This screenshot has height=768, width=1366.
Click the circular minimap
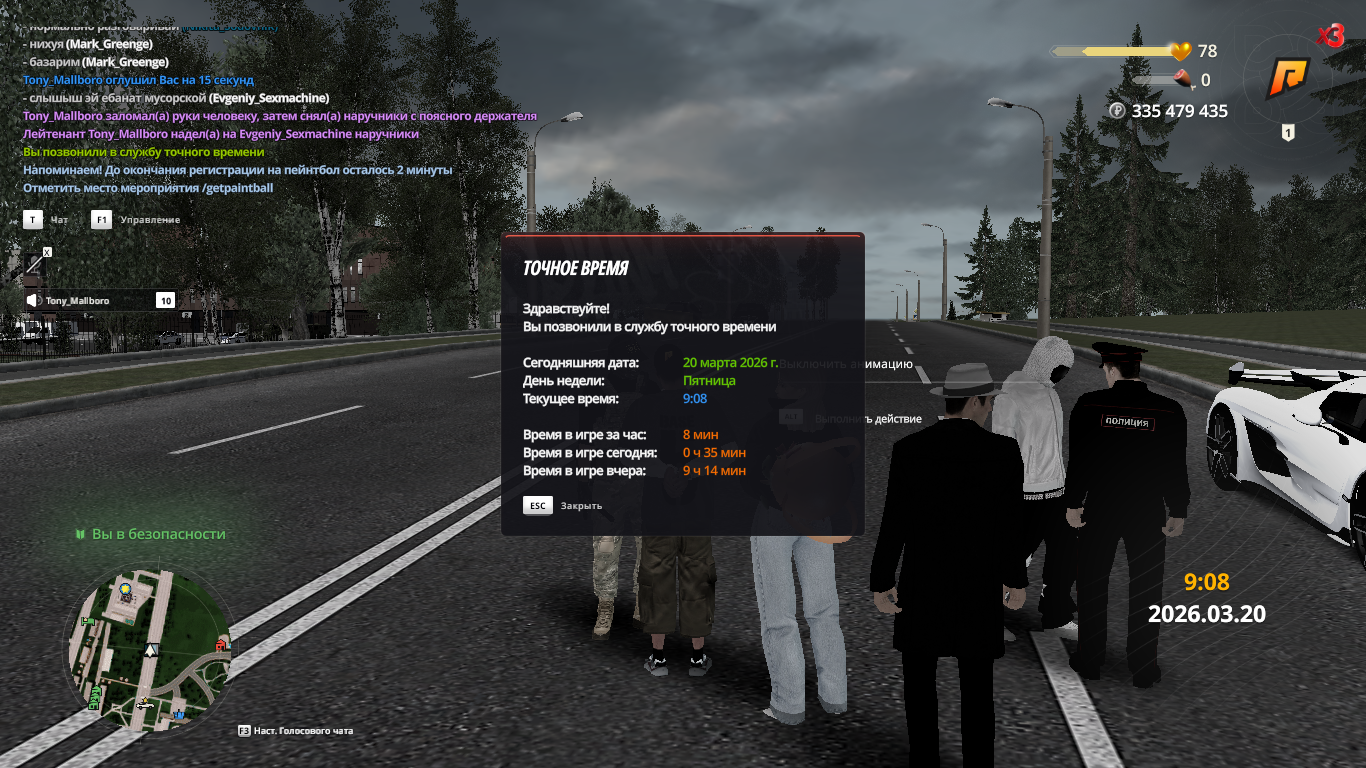(x=150, y=650)
